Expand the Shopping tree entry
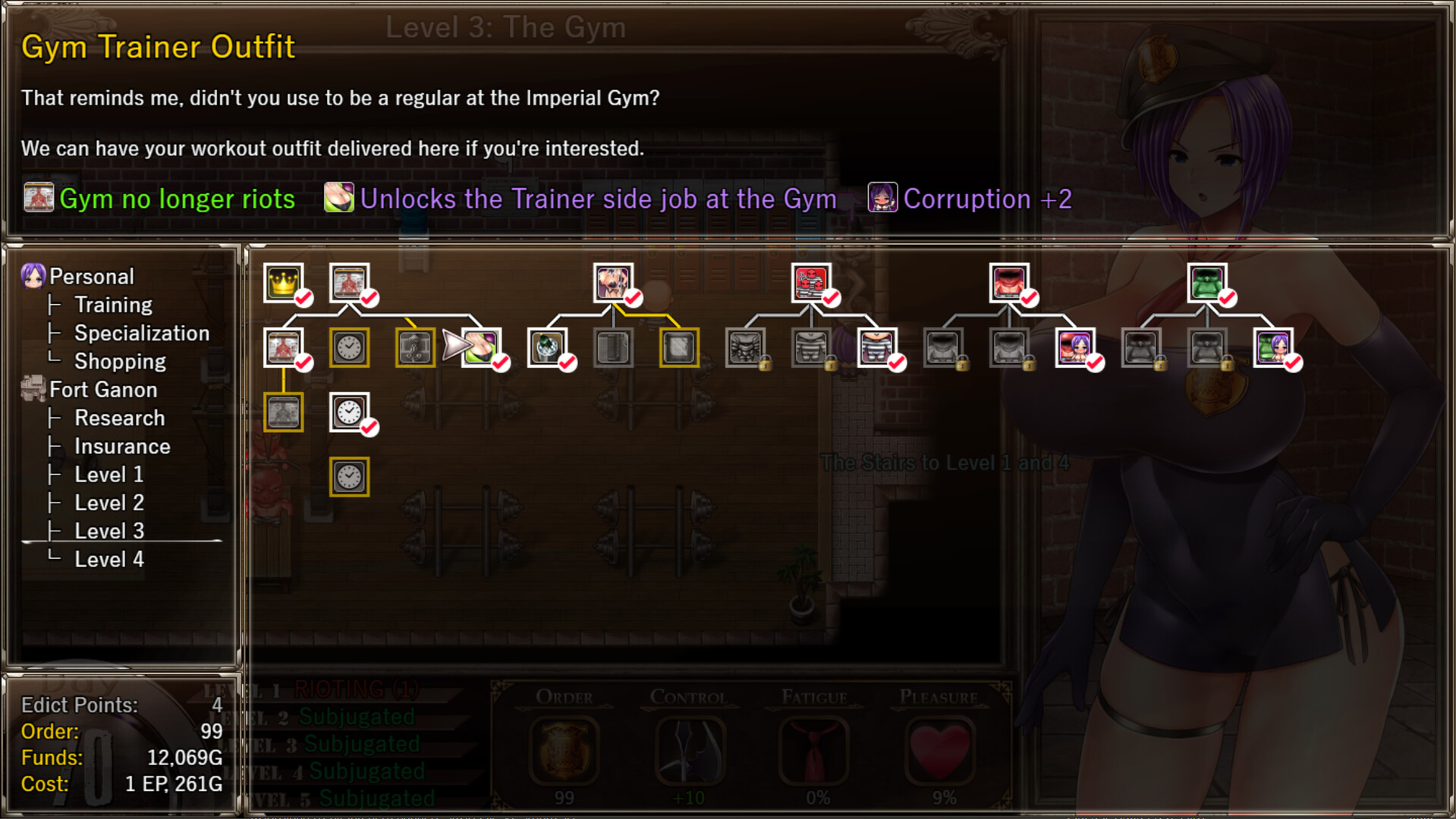Image resolution: width=1456 pixels, height=819 pixels. coord(120,362)
